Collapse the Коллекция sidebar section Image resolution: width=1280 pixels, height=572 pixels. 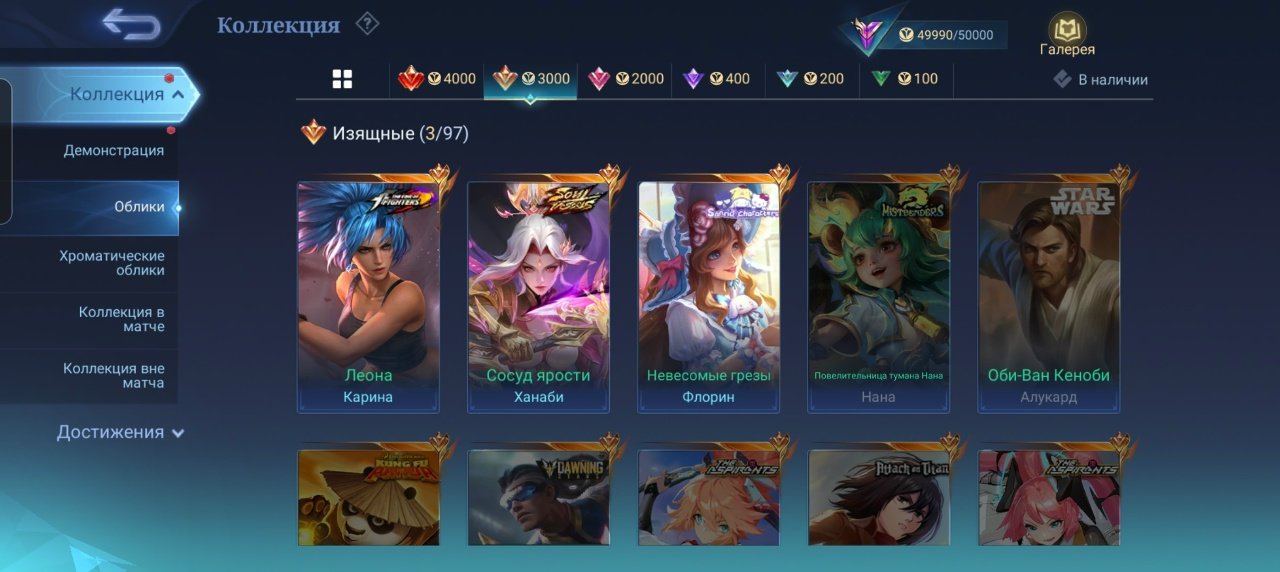[x=126, y=95]
